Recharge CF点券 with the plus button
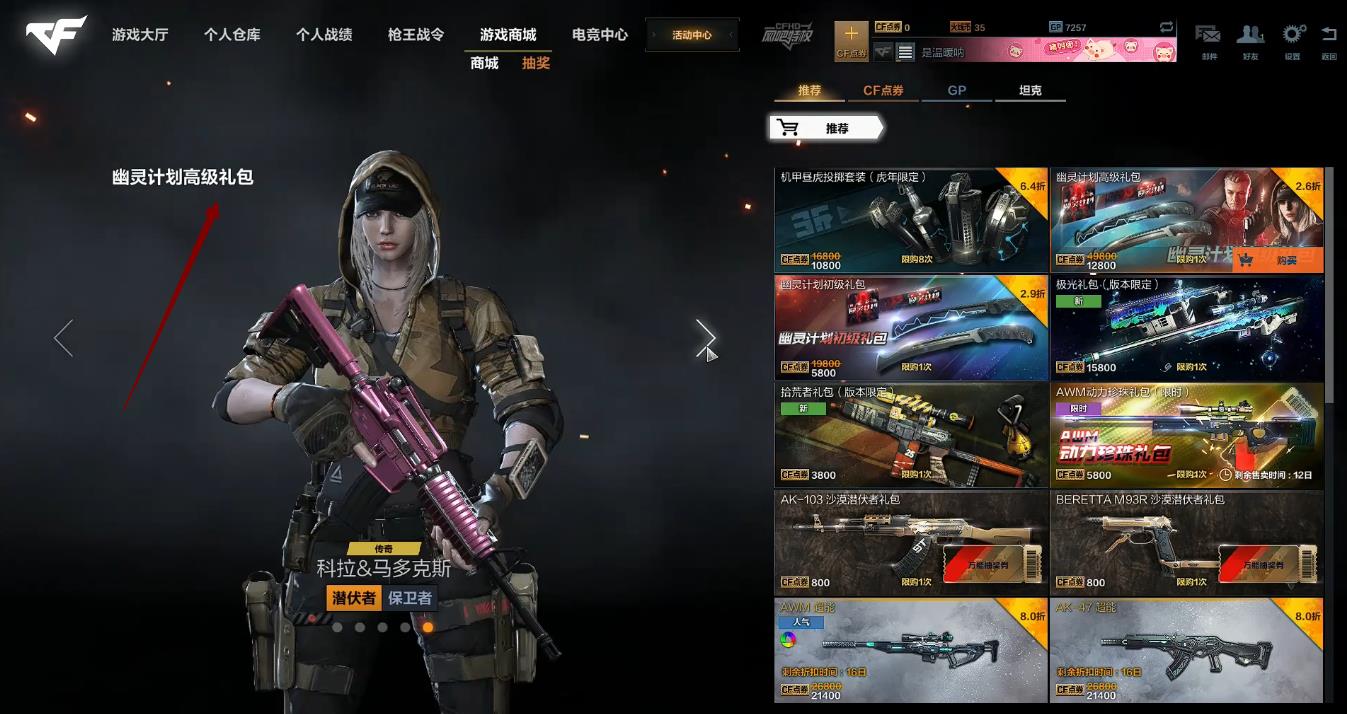The height and width of the screenshot is (714, 1347). pos(851,40)
